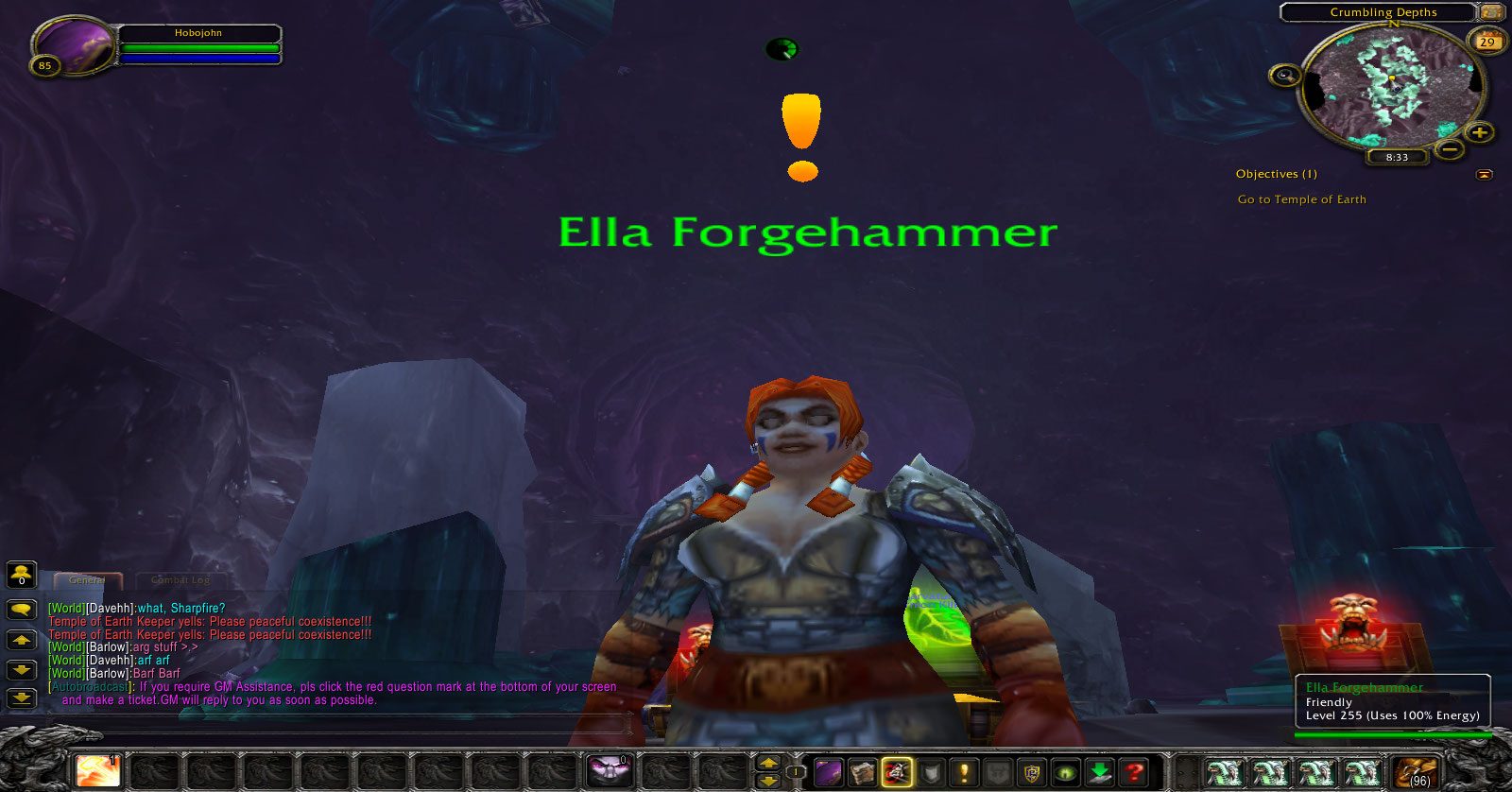Select the highlighted talents micro menu icon
The height and width of the screenshot is (792, 1512).
point(896,772)
